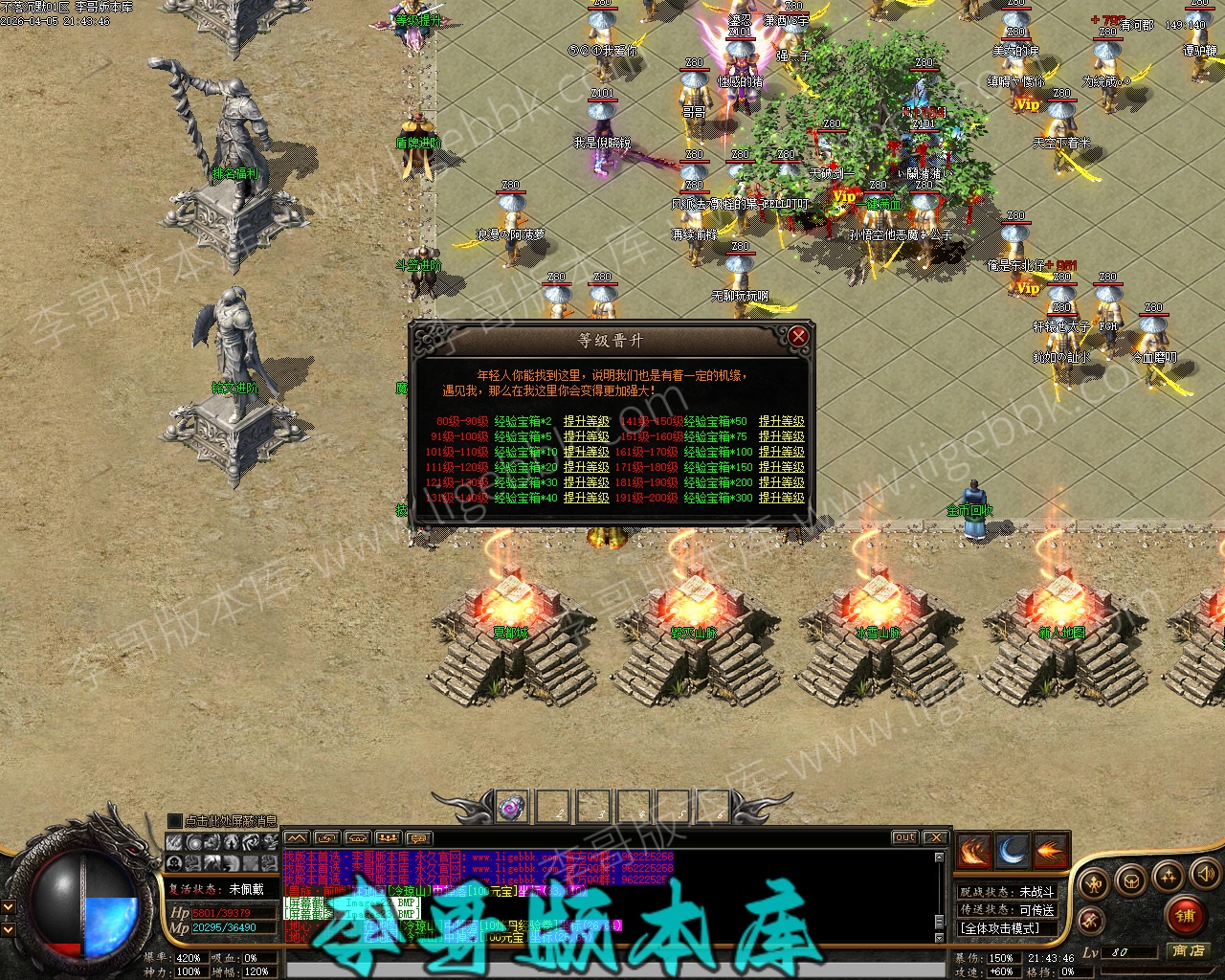Close the 等级晋升 dialog
This screenshot has width=1225, height=980.
(x=798, y=336)
